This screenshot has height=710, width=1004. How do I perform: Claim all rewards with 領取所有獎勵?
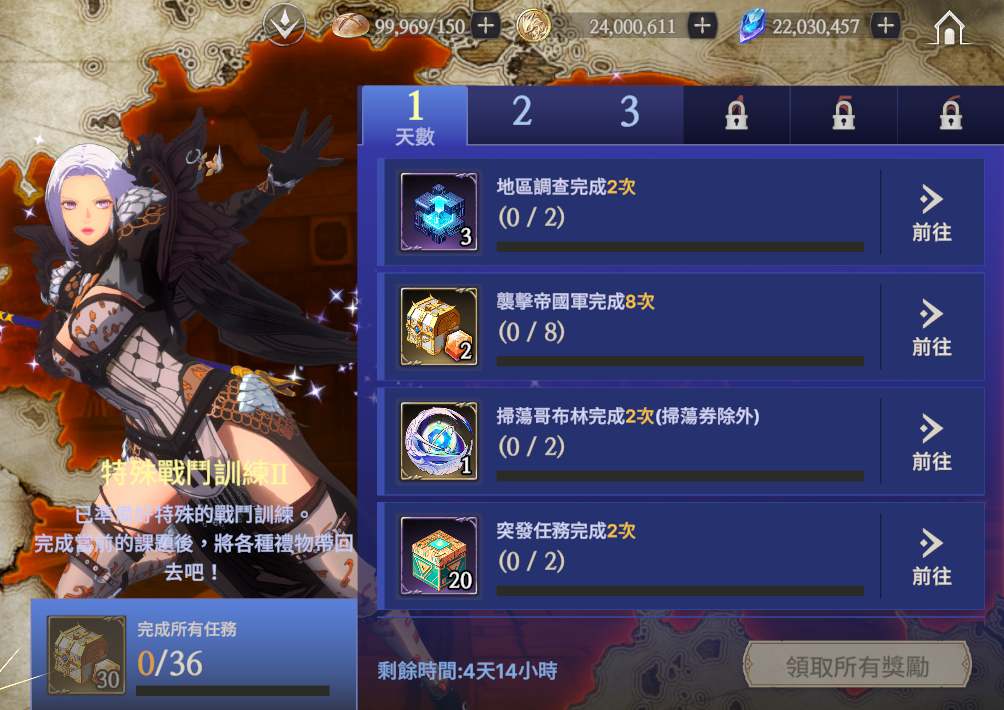857,666
